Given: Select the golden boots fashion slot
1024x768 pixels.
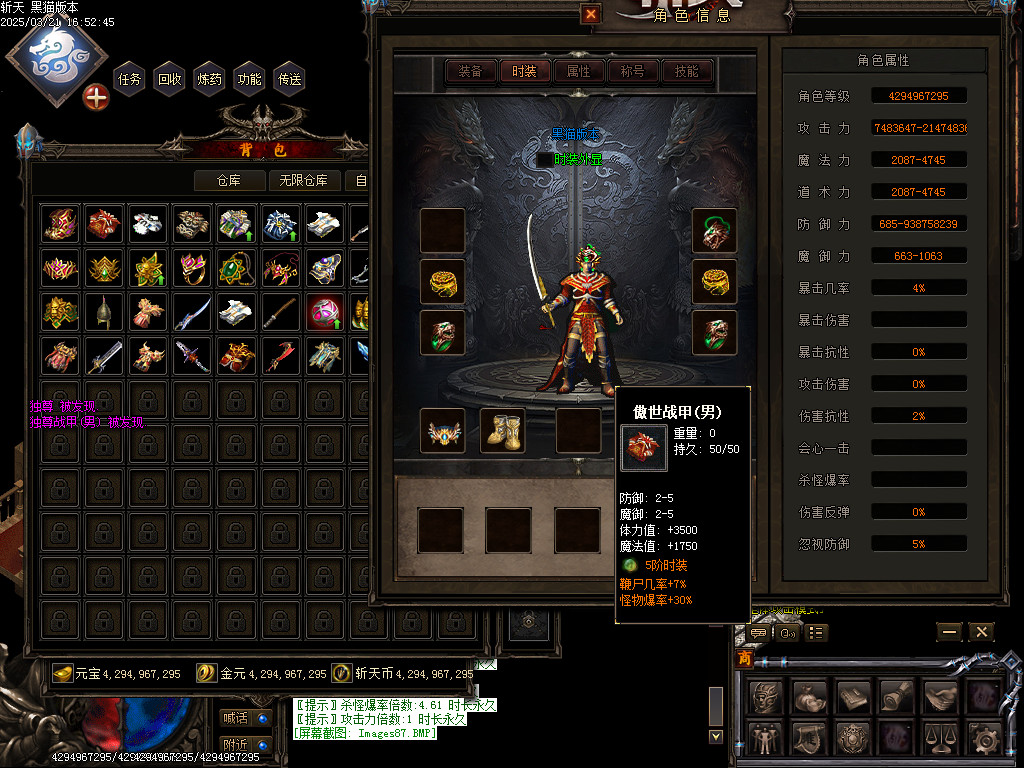Looking at the screenshot, I should click(x=503, y=430).
